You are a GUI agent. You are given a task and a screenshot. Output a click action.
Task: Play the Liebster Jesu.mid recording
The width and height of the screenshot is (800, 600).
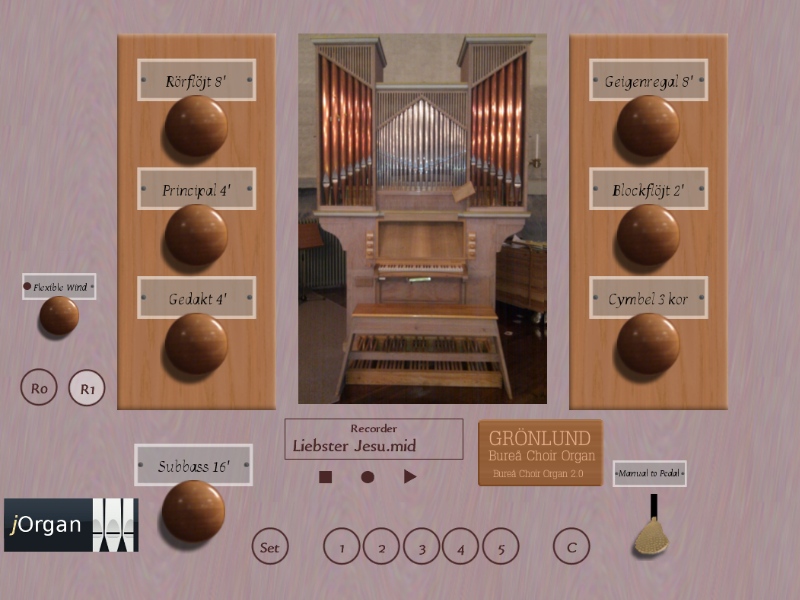pos(410,477)
